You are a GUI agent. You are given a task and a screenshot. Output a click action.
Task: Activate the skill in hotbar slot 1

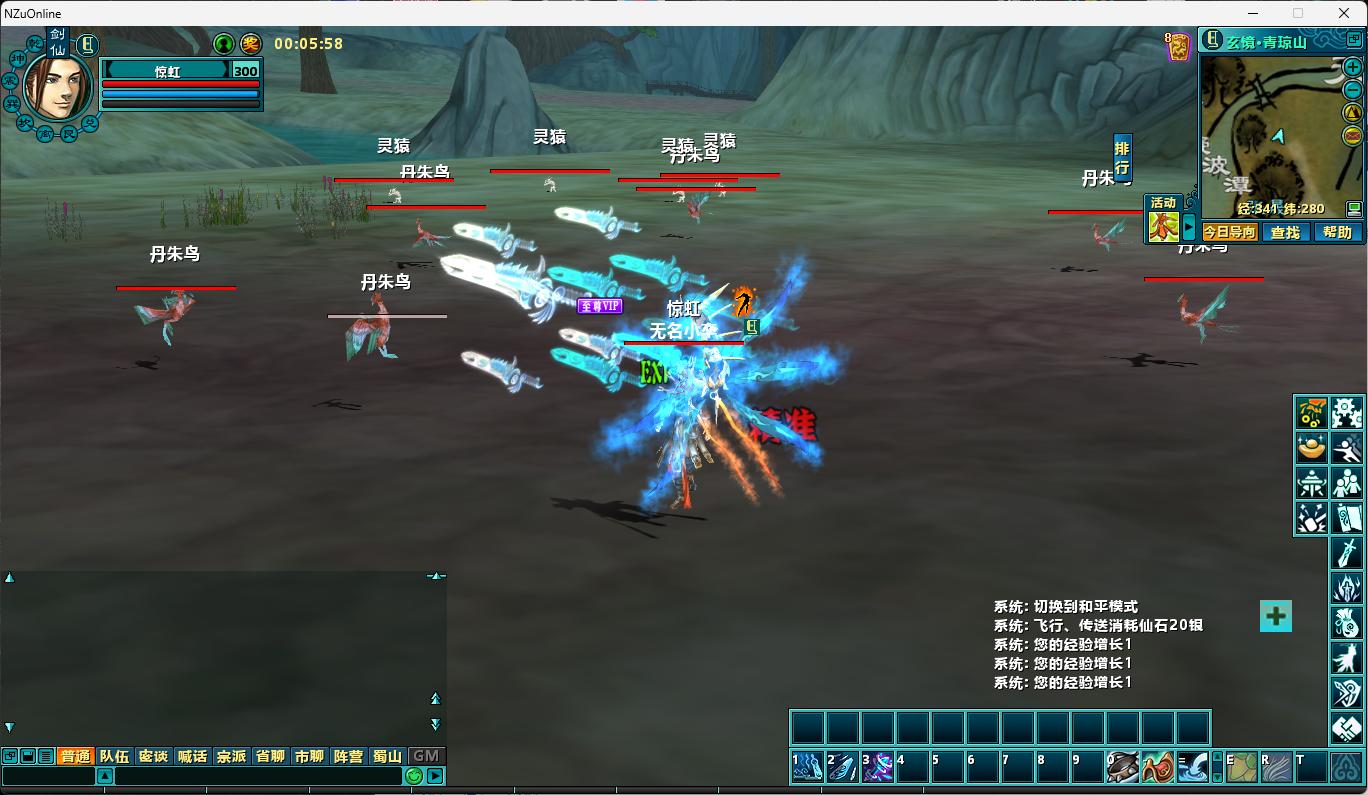pyautogui.click(x=808, y=768)
